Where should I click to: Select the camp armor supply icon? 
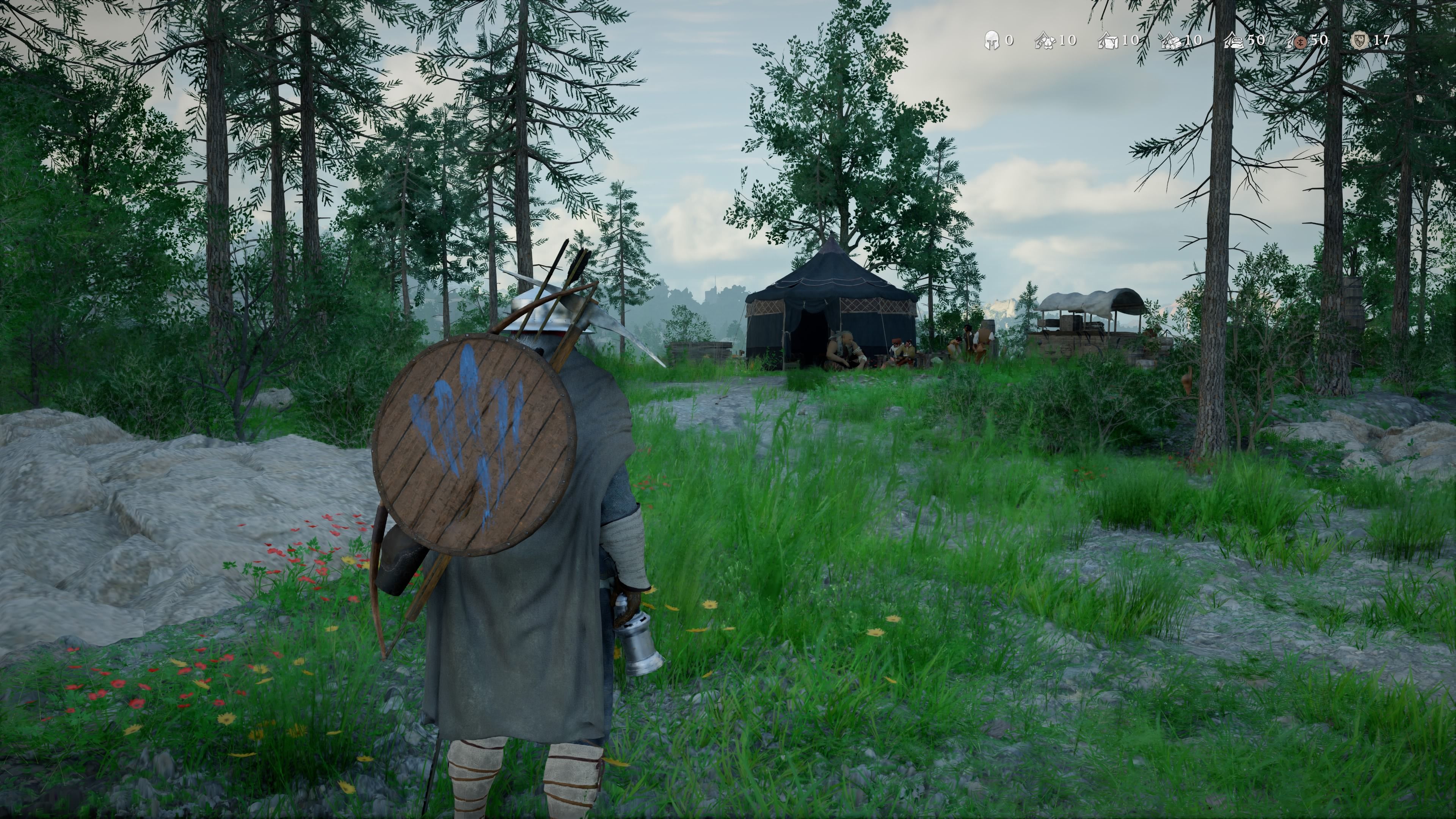coord(1045,41)
